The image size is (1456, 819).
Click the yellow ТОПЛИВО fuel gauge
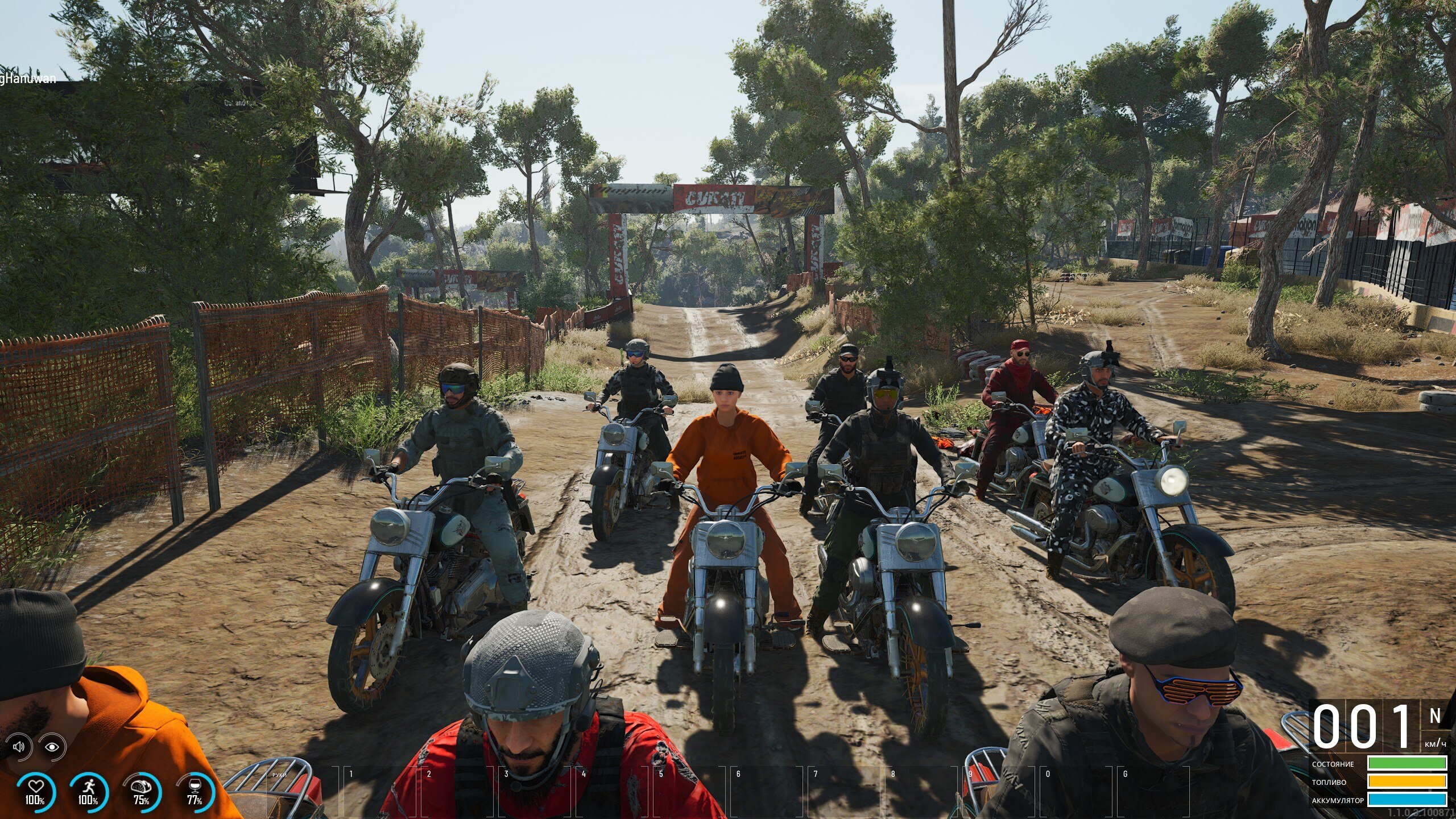coord(1409,783)
